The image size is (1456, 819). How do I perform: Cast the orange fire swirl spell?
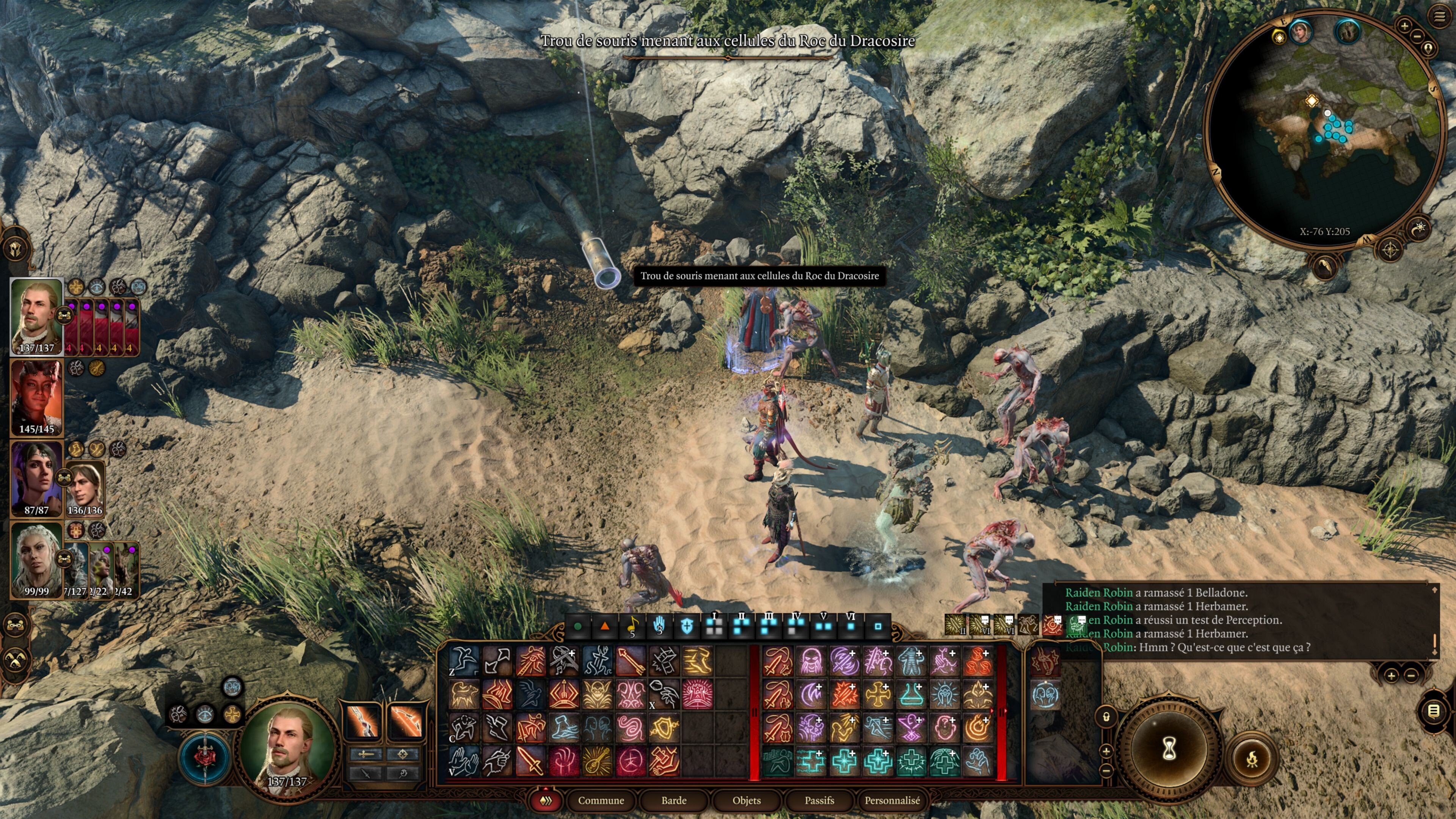[978, 728]
